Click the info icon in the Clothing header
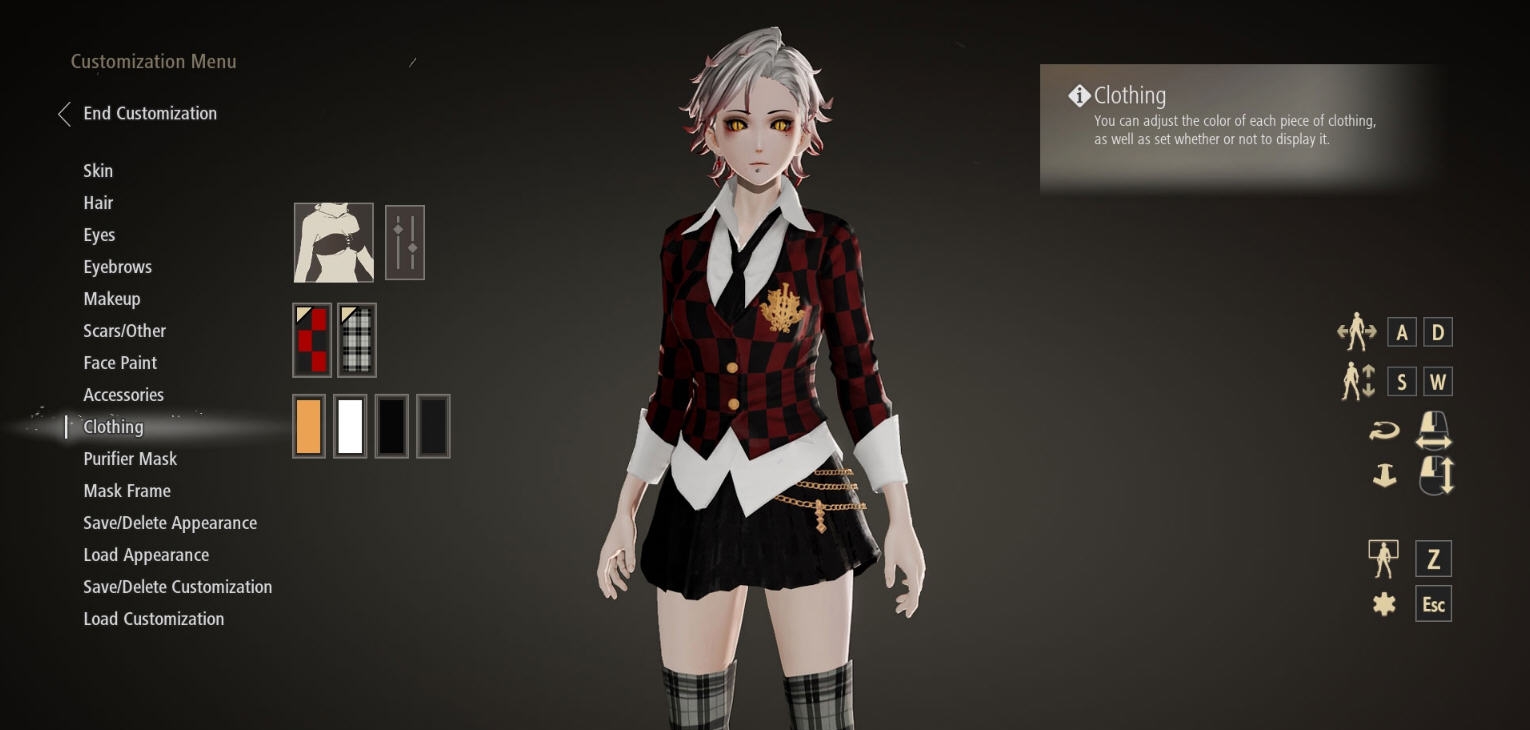 1079,95
